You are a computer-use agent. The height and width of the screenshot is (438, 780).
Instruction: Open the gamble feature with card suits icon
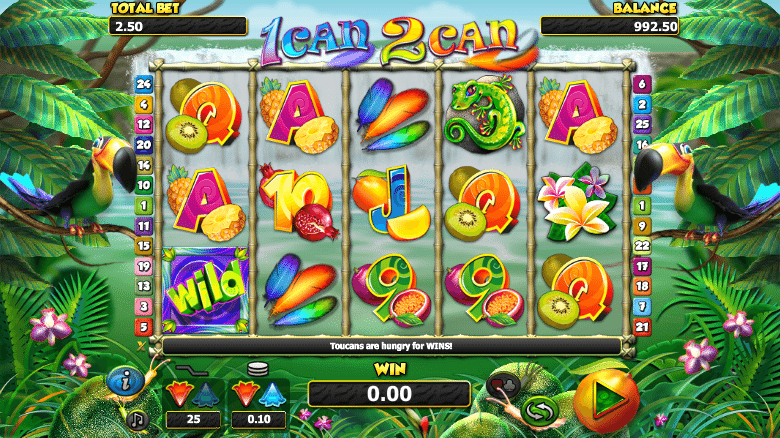[x=502, y=383]
